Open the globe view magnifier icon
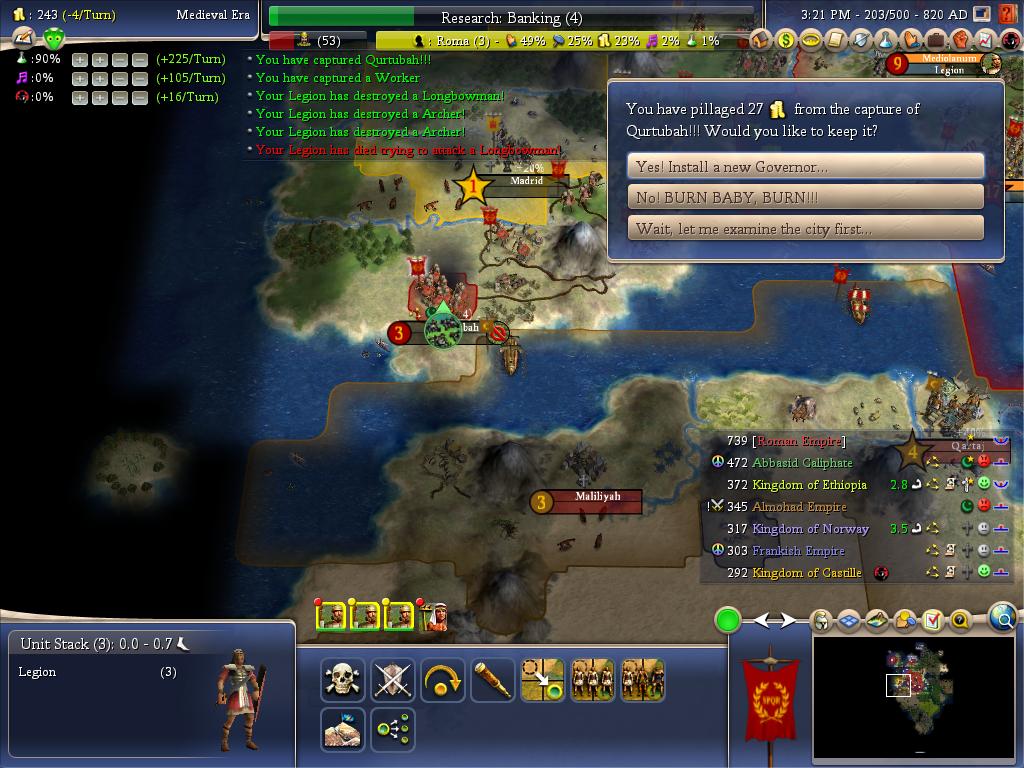The width and height of the screenshot is (1024, 768). 1003,619
